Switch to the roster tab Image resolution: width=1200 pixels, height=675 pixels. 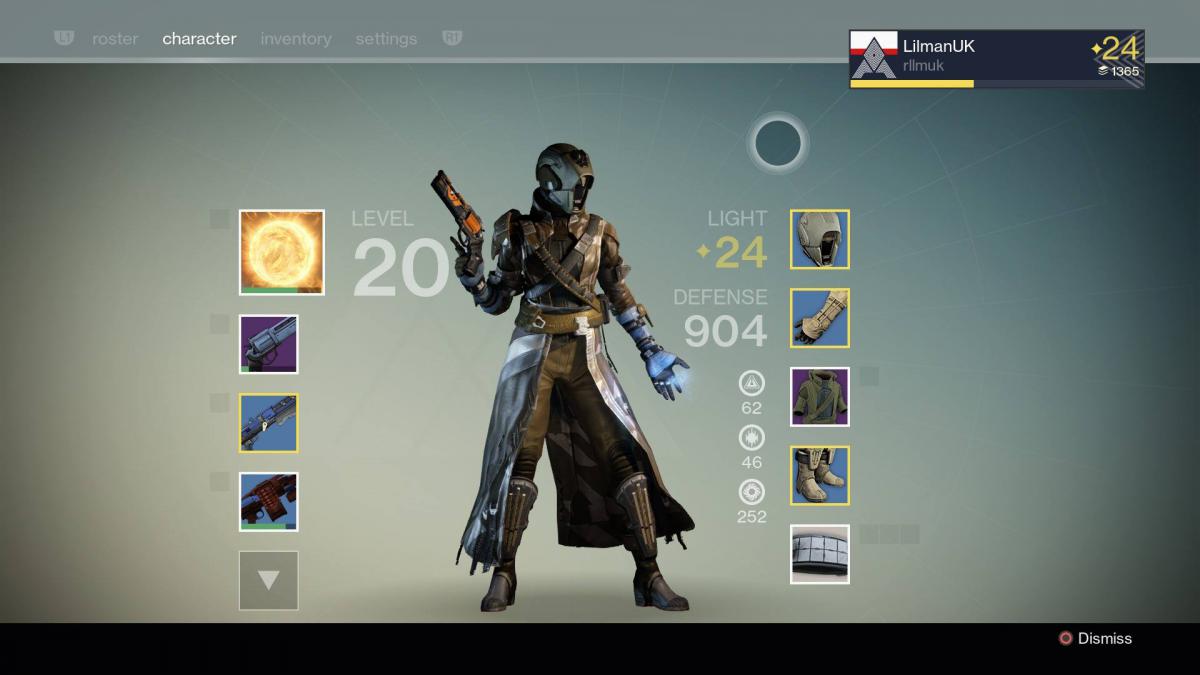[115, 39]
